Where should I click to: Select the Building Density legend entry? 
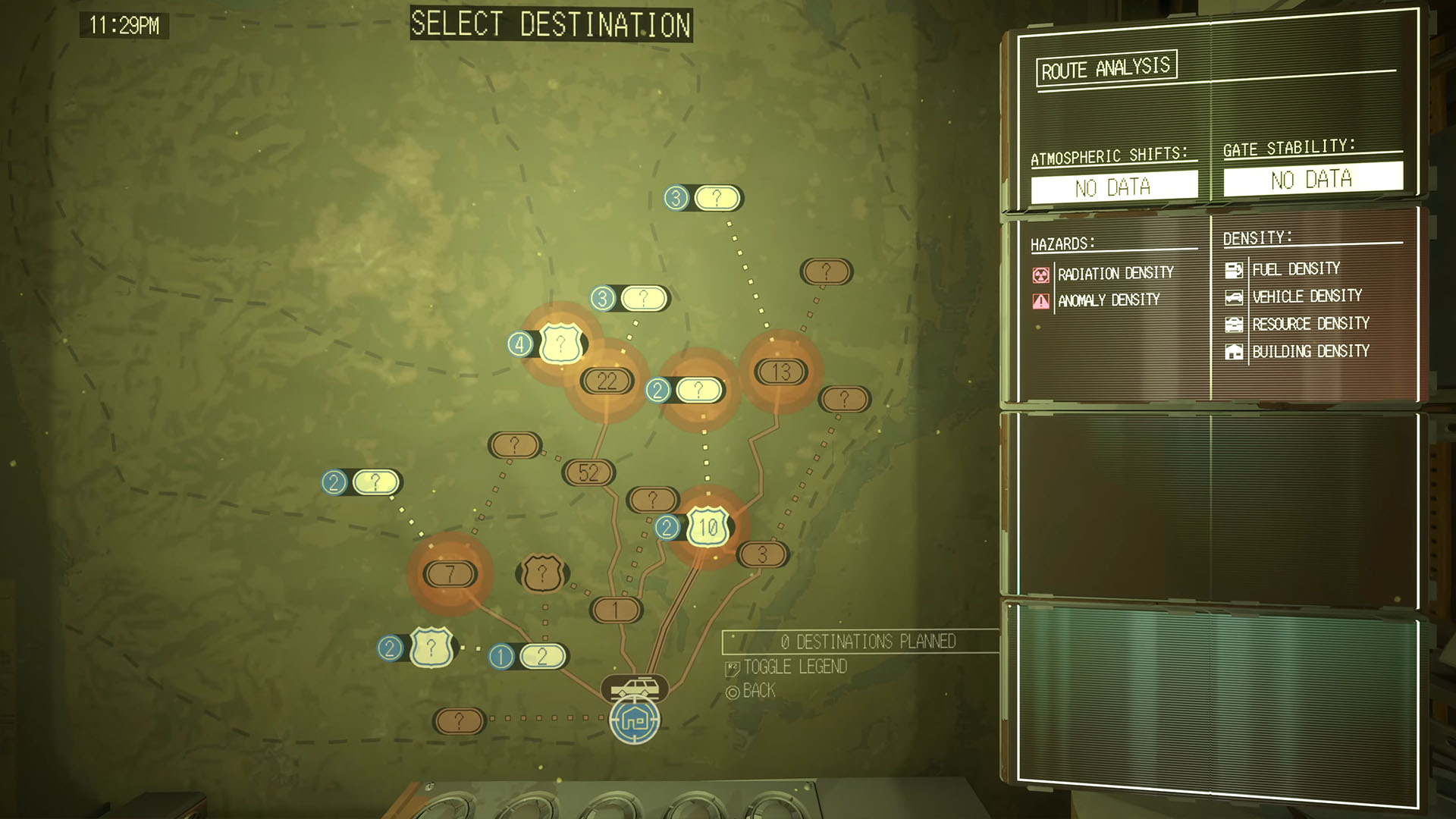point(1310,352)
